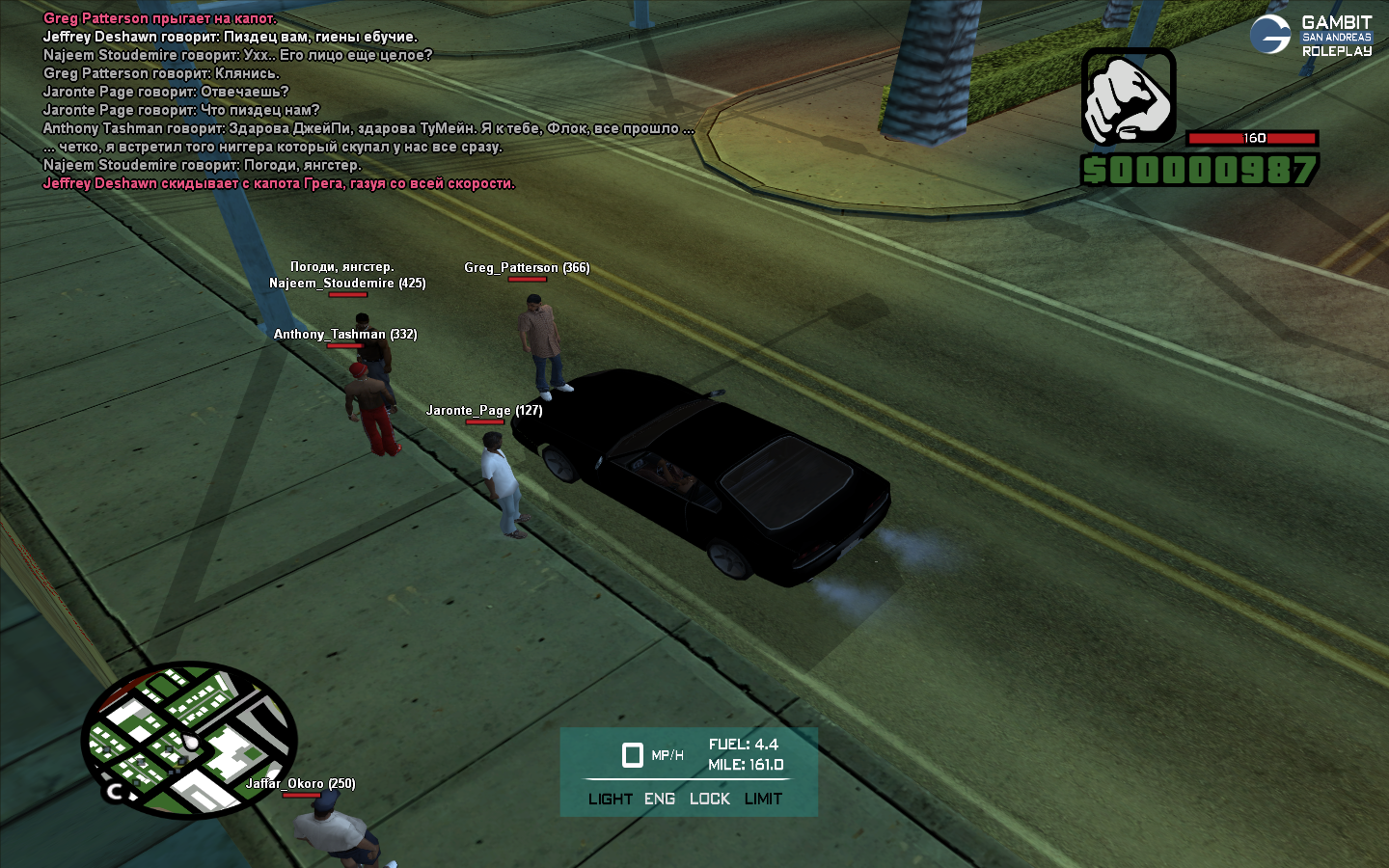Image resolution: width=1389 pixels, height=868 pixels.
Task: Click the fist weapon icon
Action: [x=1128, y=96]
